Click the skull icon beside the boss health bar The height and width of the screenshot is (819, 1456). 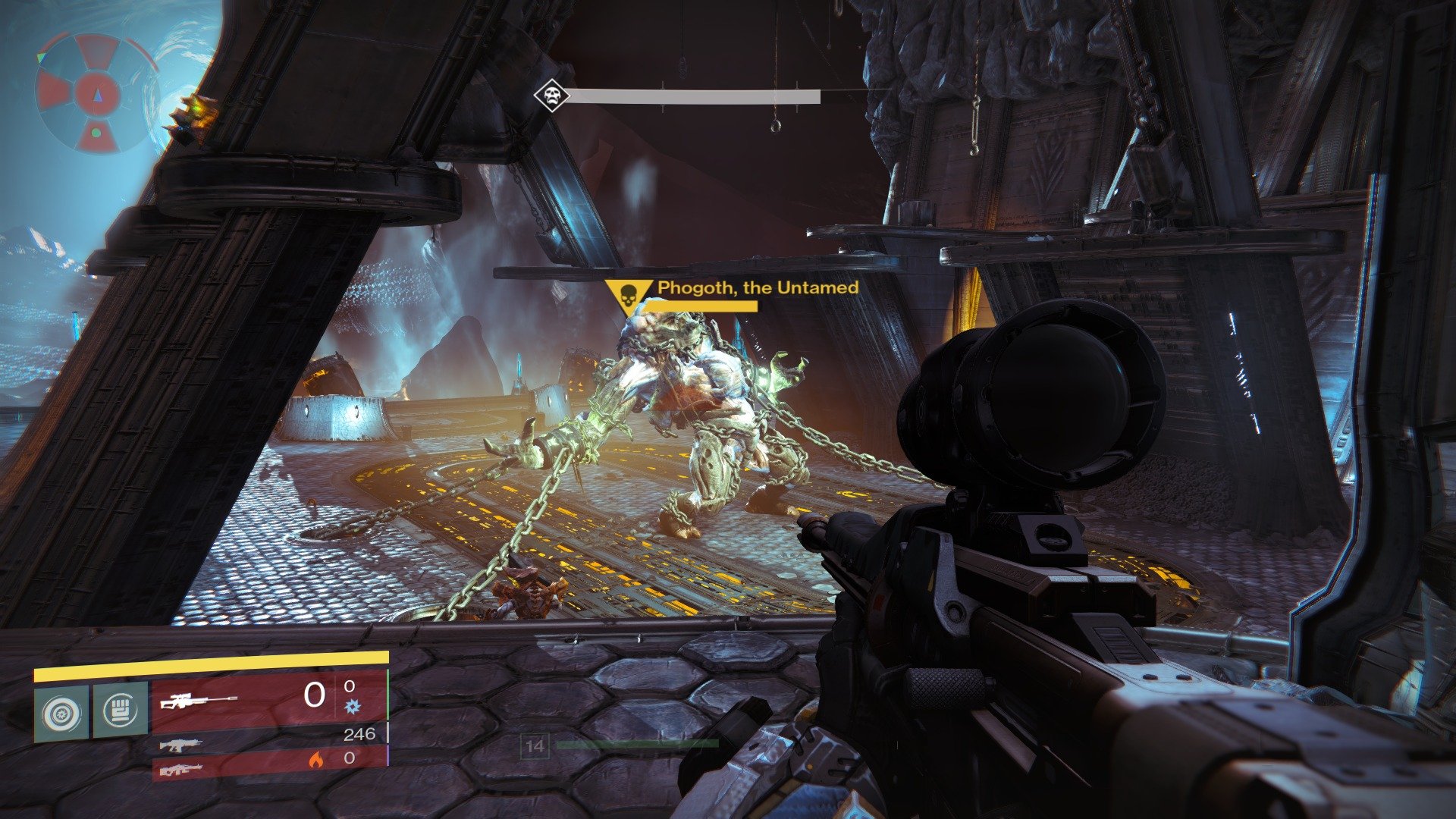pos(551,96)
